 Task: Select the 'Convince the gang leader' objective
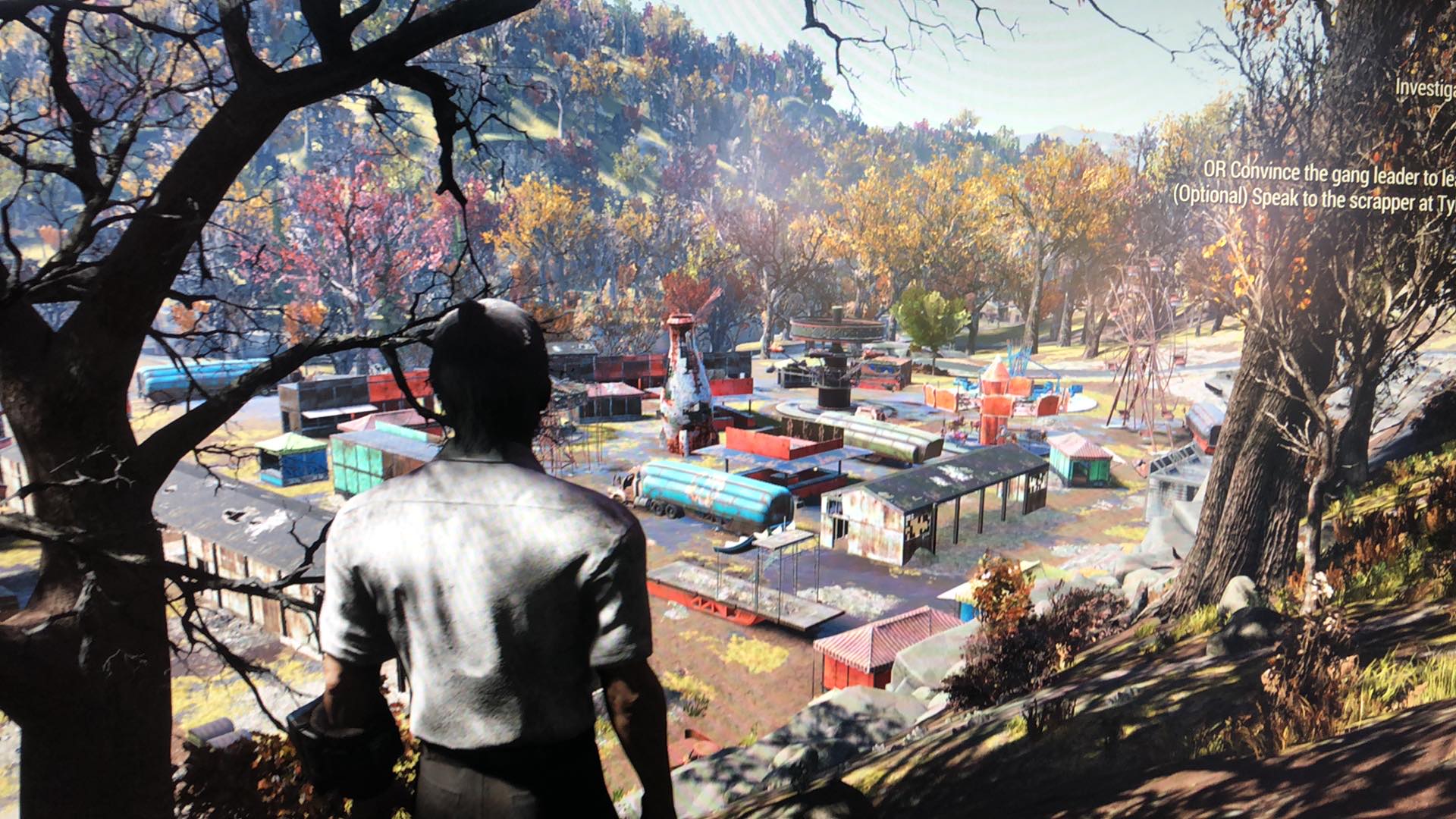(x=1329, y=173)
